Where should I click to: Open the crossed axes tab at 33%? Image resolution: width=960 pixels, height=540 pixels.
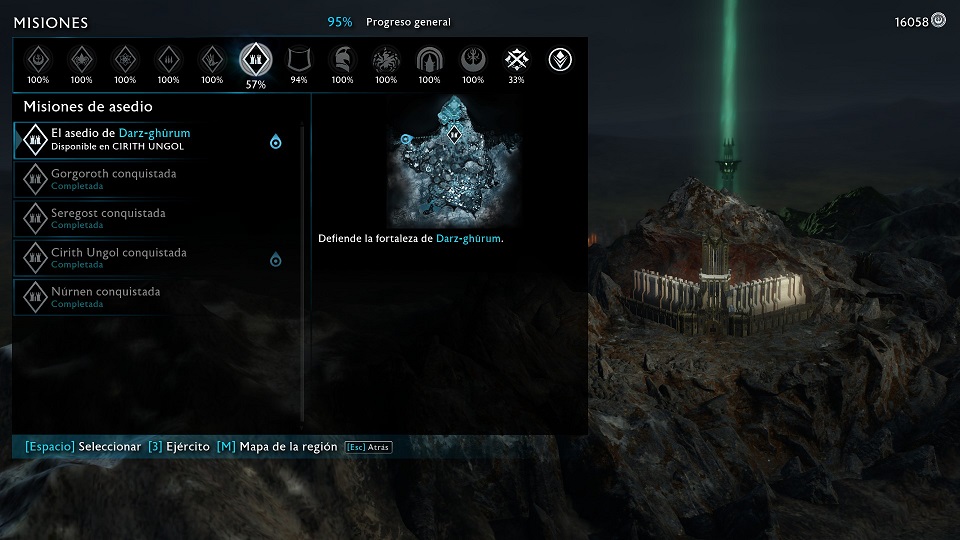[516, 60]
